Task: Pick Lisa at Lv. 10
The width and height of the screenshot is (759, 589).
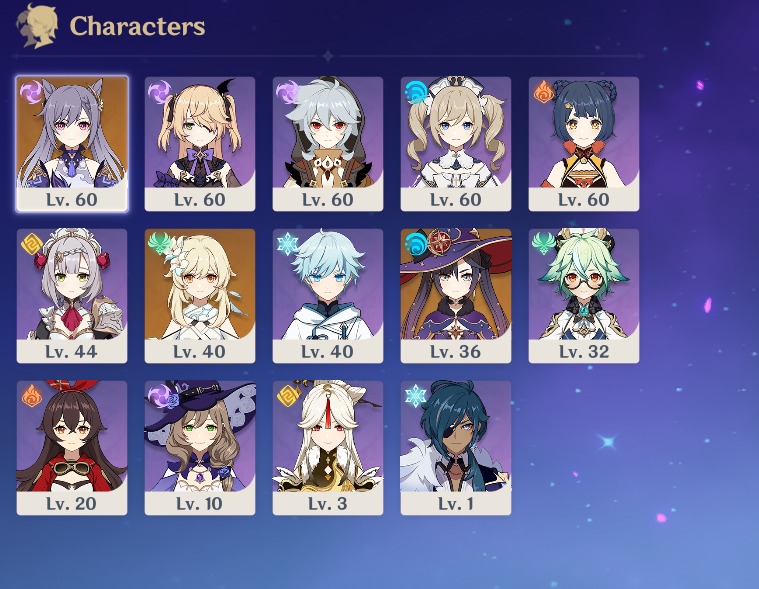Action: pos(200,447)
